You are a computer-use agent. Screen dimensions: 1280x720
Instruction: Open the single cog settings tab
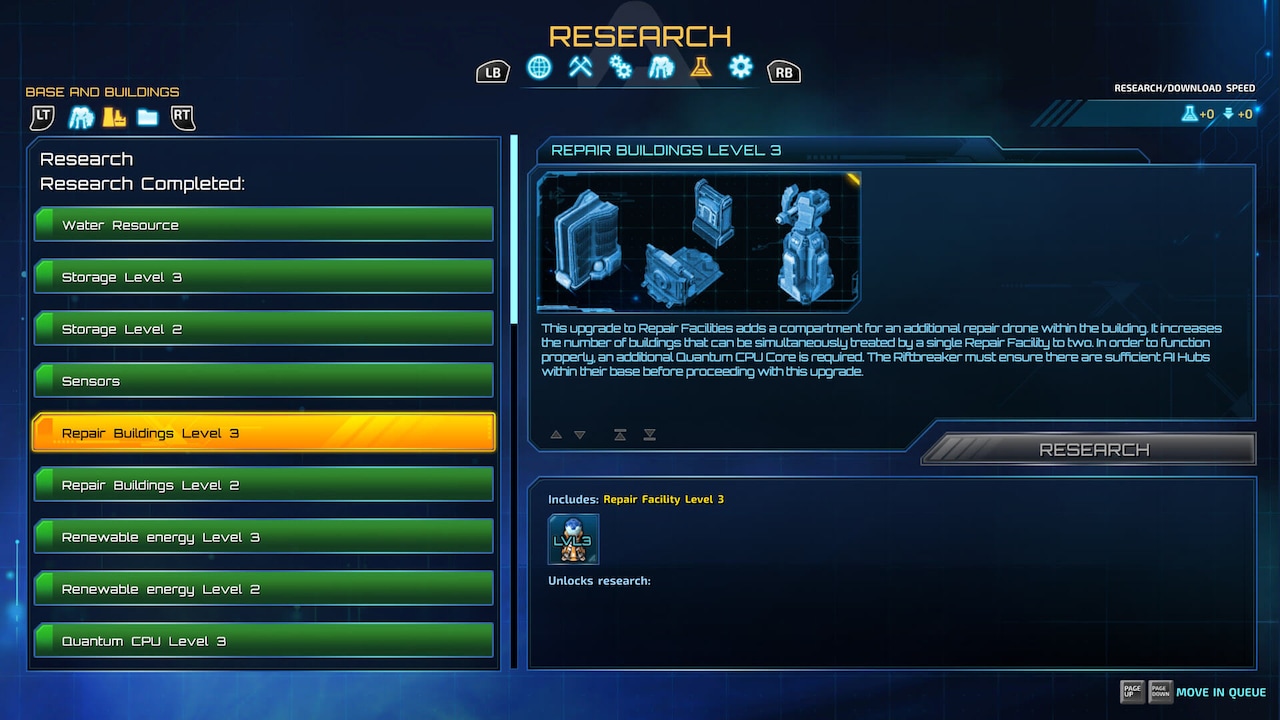click(x=740, y=68)
